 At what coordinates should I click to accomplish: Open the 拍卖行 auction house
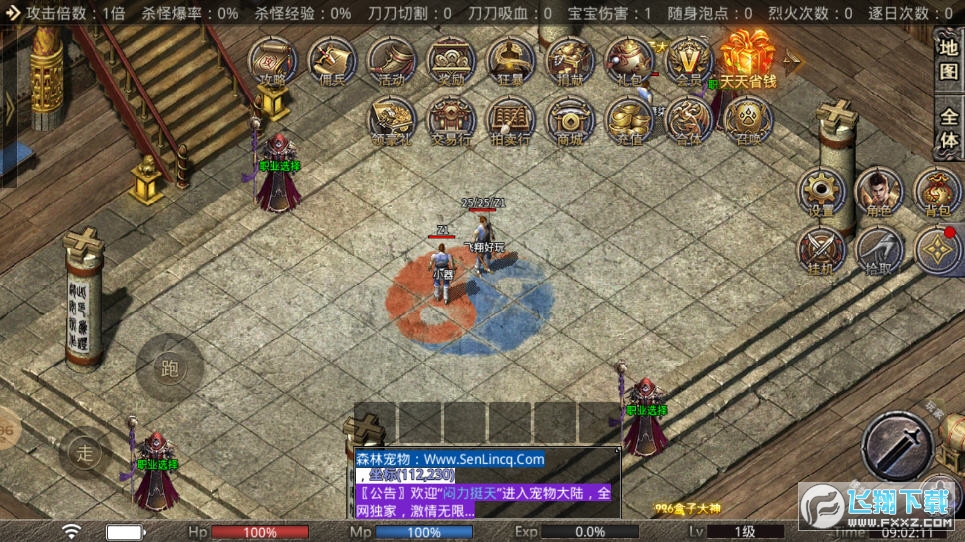pyautogui.click(x=511, y=121)
